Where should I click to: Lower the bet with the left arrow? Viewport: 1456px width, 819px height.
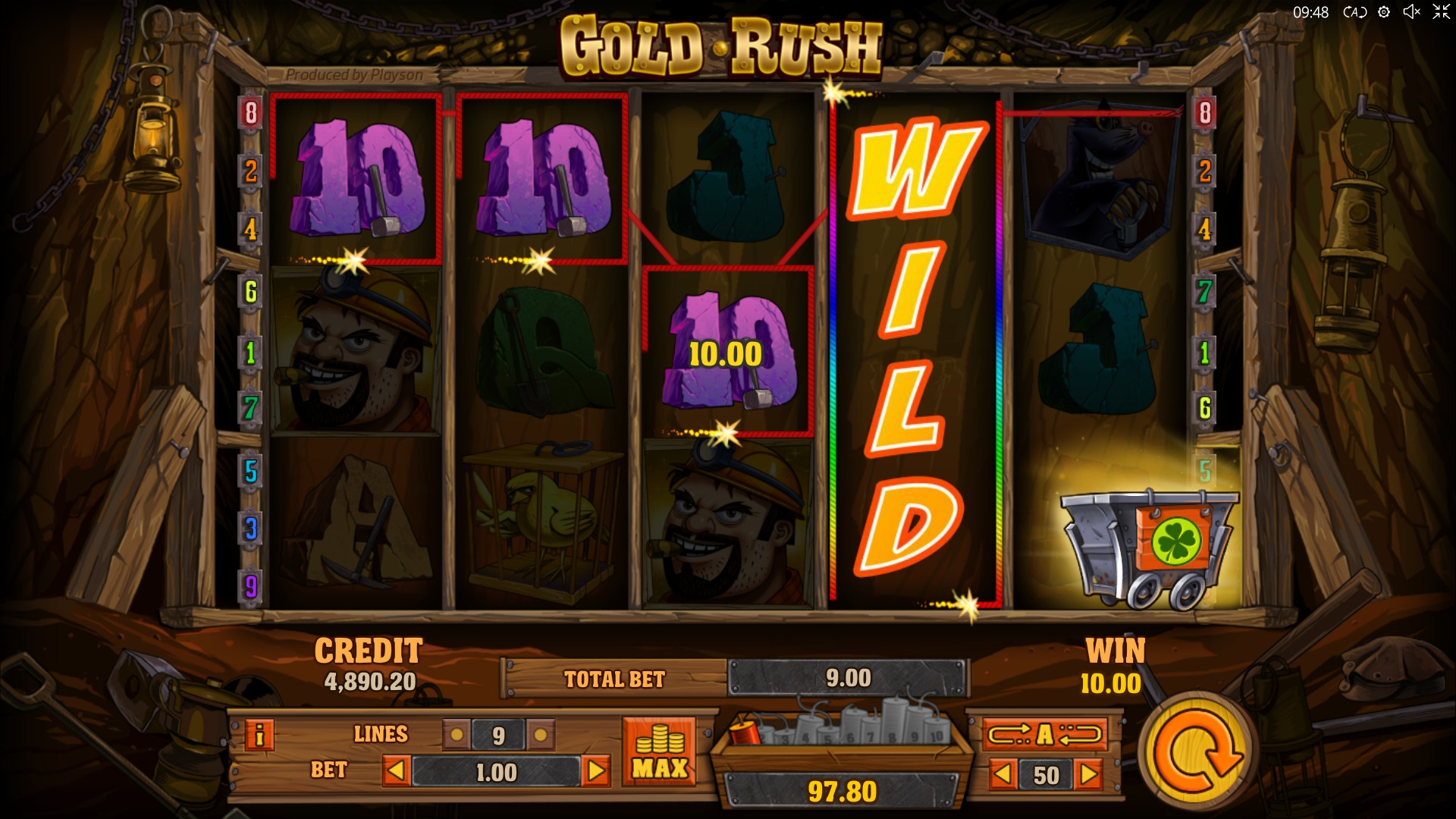click(396, 772)
